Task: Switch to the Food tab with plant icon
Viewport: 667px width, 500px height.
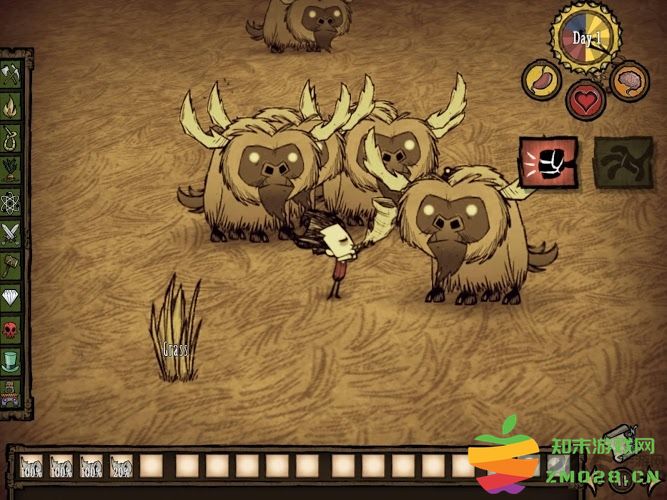Action: click(x=13, y=169)
